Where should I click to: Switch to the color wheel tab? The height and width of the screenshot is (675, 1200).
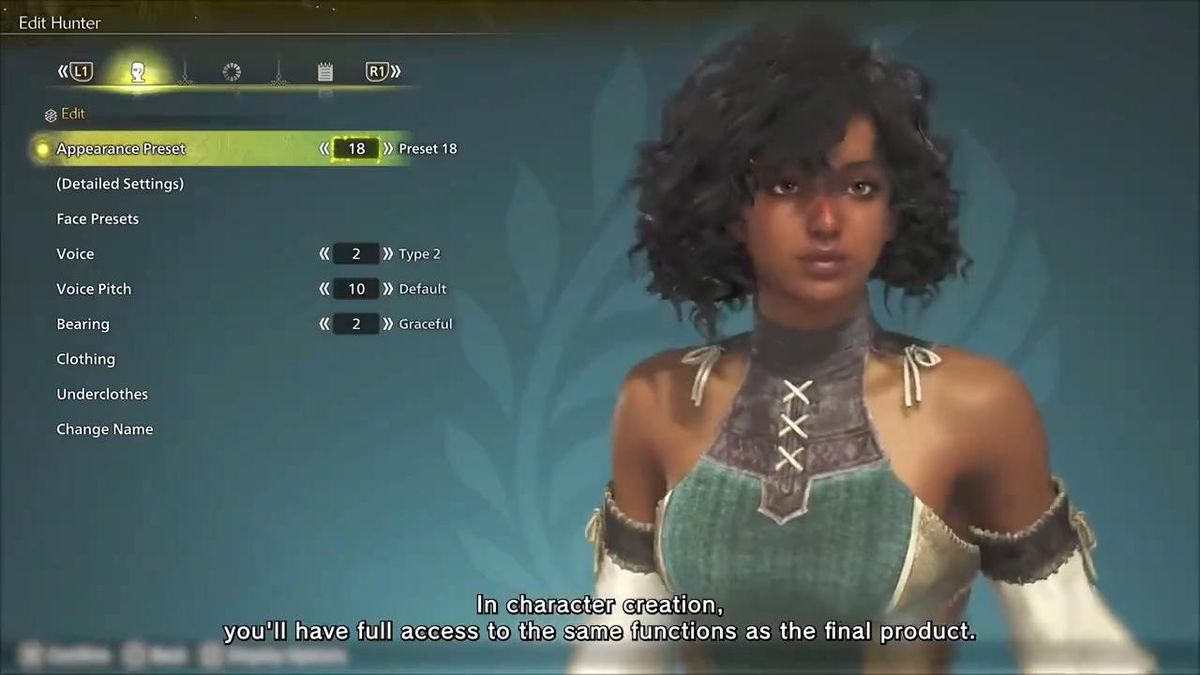click(x=232, y=72)
